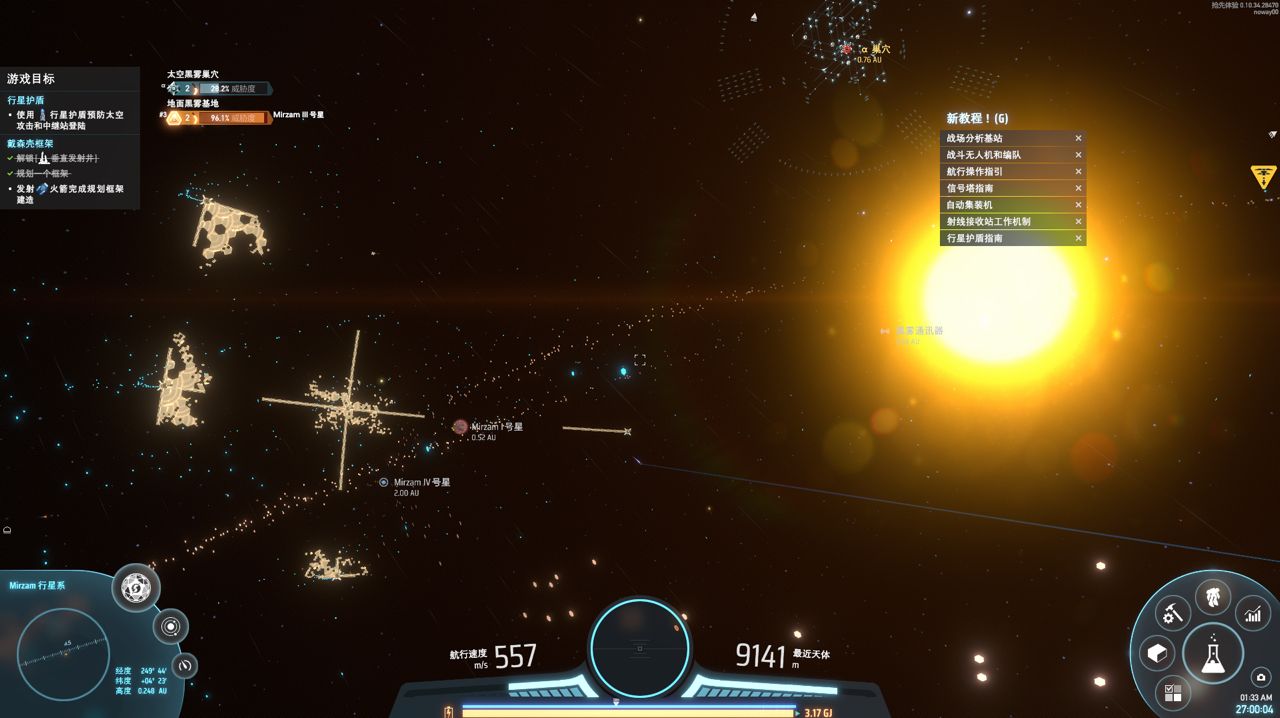Click the yellow triangular drone warning icon
The image size is (1280, 718).
coord(1264,177)
